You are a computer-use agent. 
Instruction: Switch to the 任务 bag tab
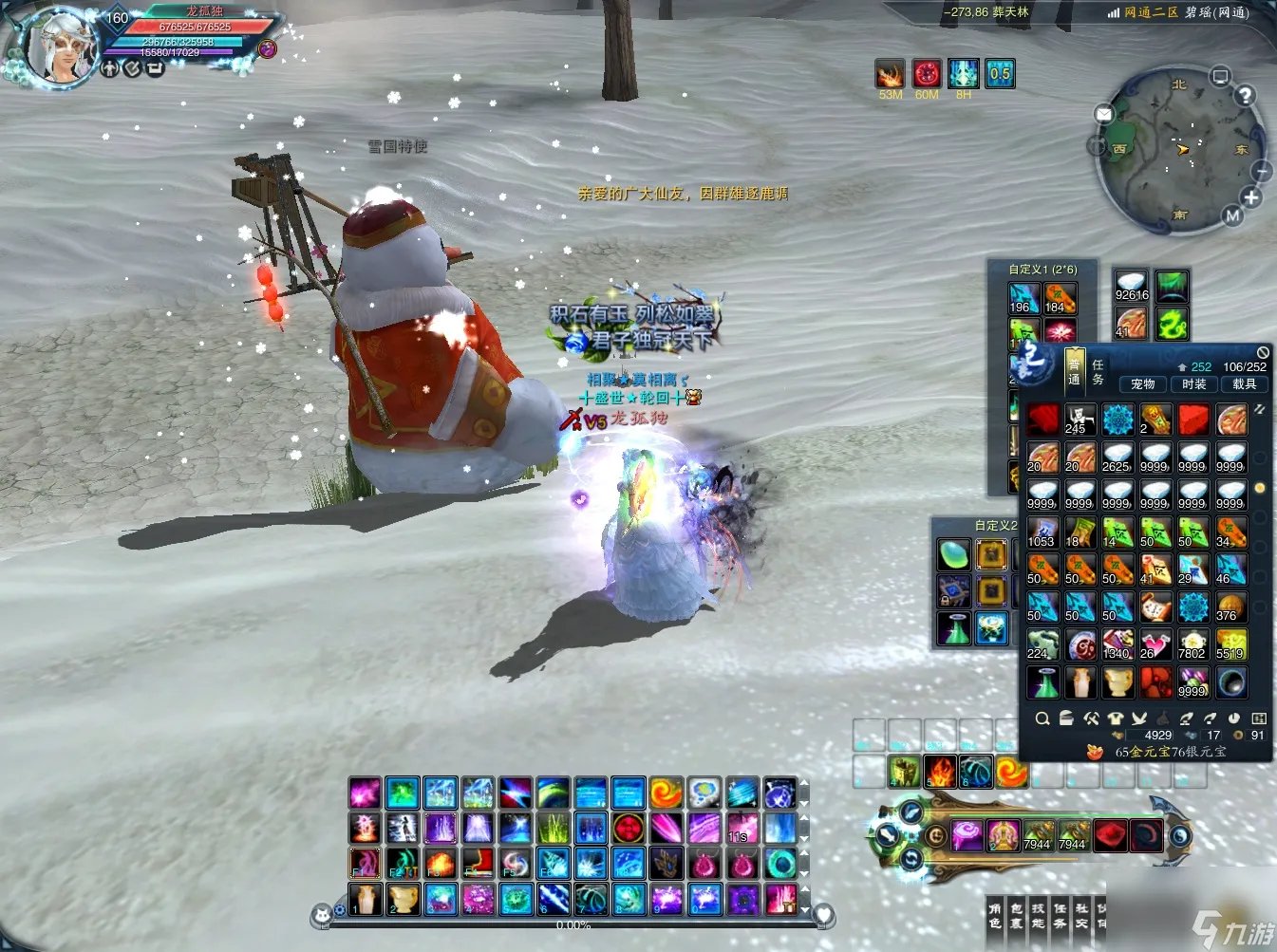1098,372
